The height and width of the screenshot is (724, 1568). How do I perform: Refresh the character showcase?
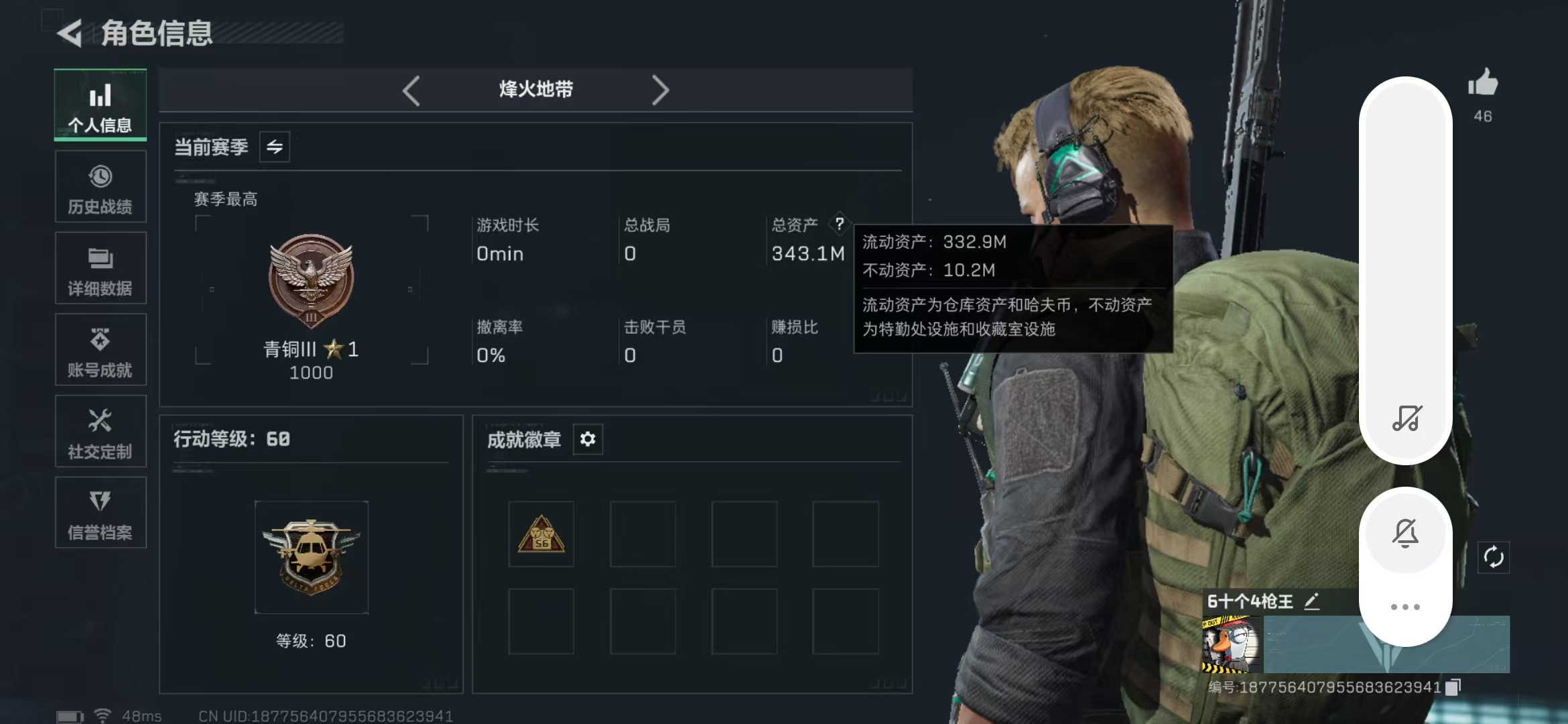1494,558
